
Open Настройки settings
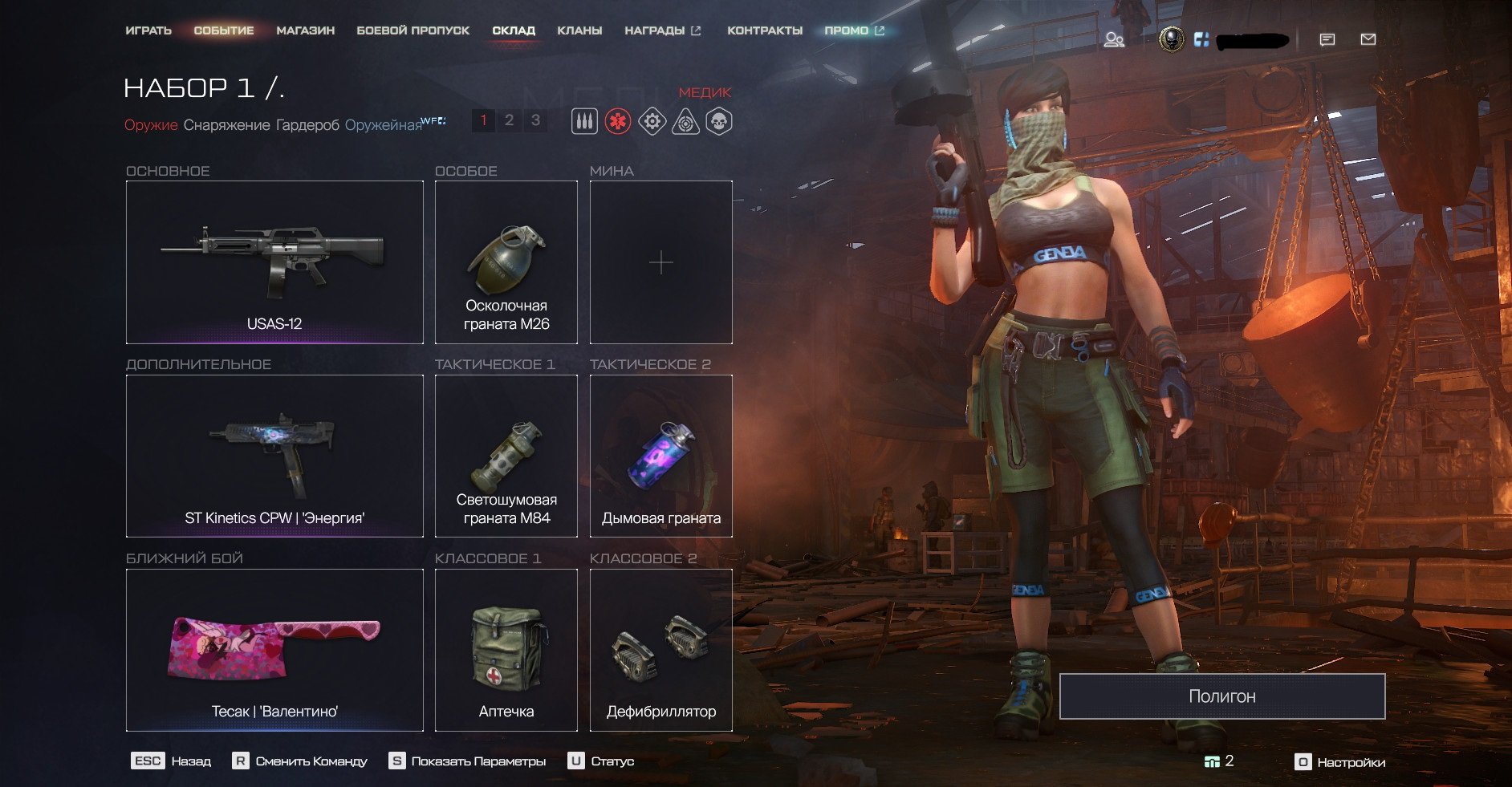tap(1341, 762)
